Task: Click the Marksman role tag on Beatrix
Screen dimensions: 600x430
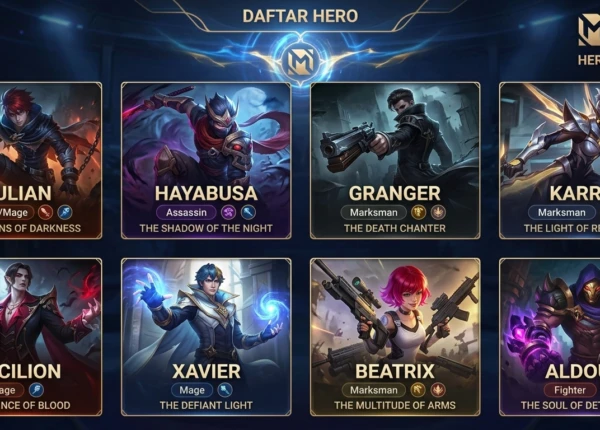Action: tap(372, 390)
